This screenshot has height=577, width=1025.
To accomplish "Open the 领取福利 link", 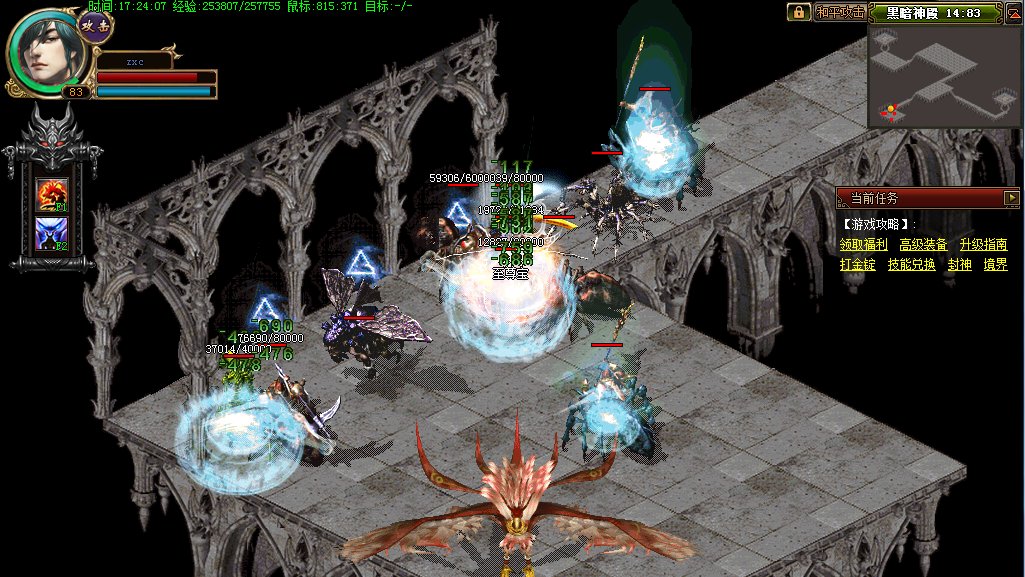I will (864, 244).
